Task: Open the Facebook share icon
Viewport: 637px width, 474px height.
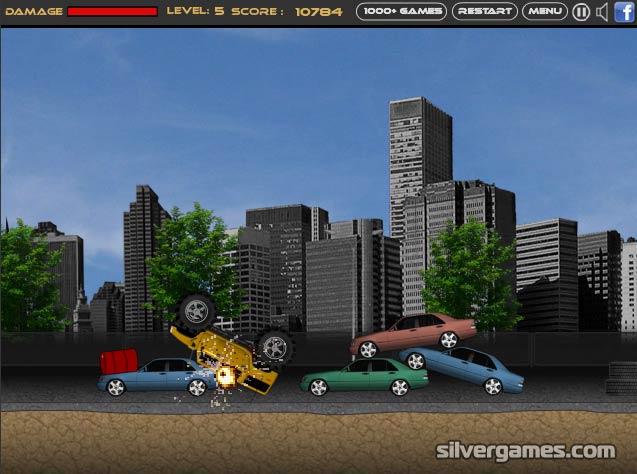Action: (624, 12)
